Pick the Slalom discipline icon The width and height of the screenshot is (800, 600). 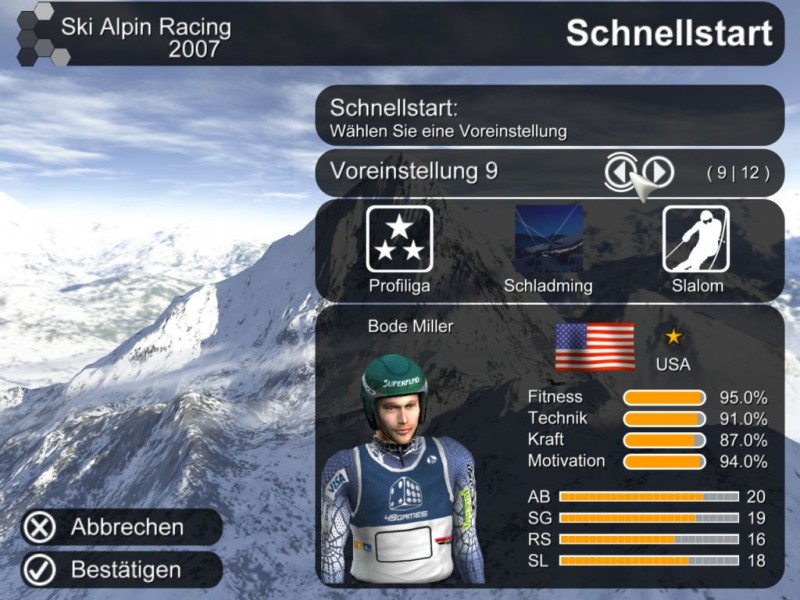click(696, 240)
